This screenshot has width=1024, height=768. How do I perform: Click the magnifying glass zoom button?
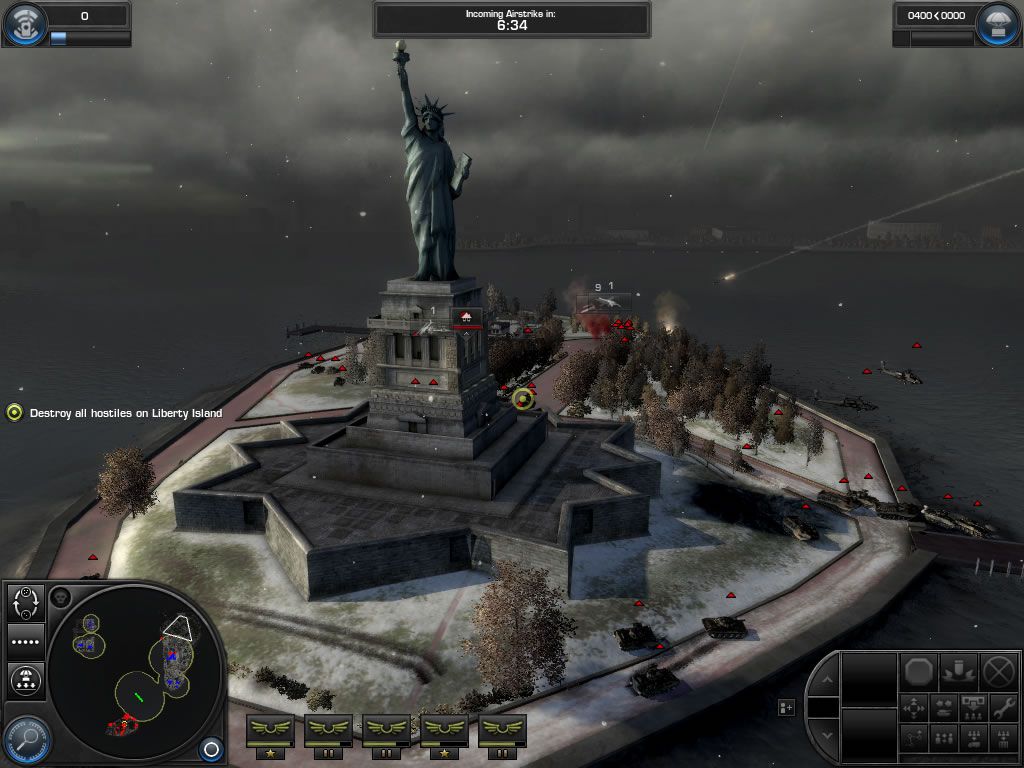click(x=26, y=741)
